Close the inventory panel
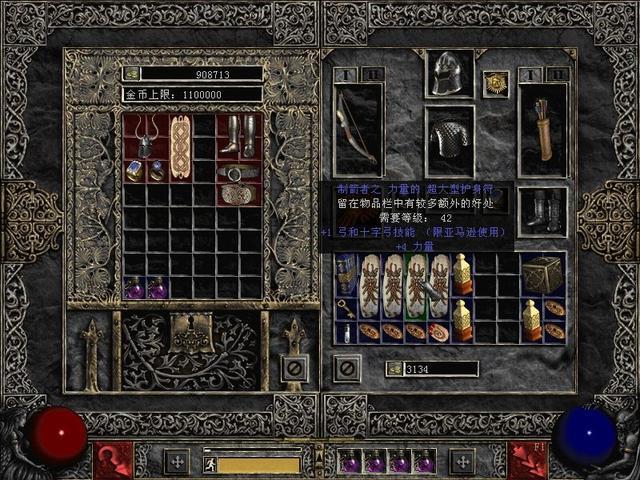The width and height of the screenshot is (640, 480). pos(347,369)
